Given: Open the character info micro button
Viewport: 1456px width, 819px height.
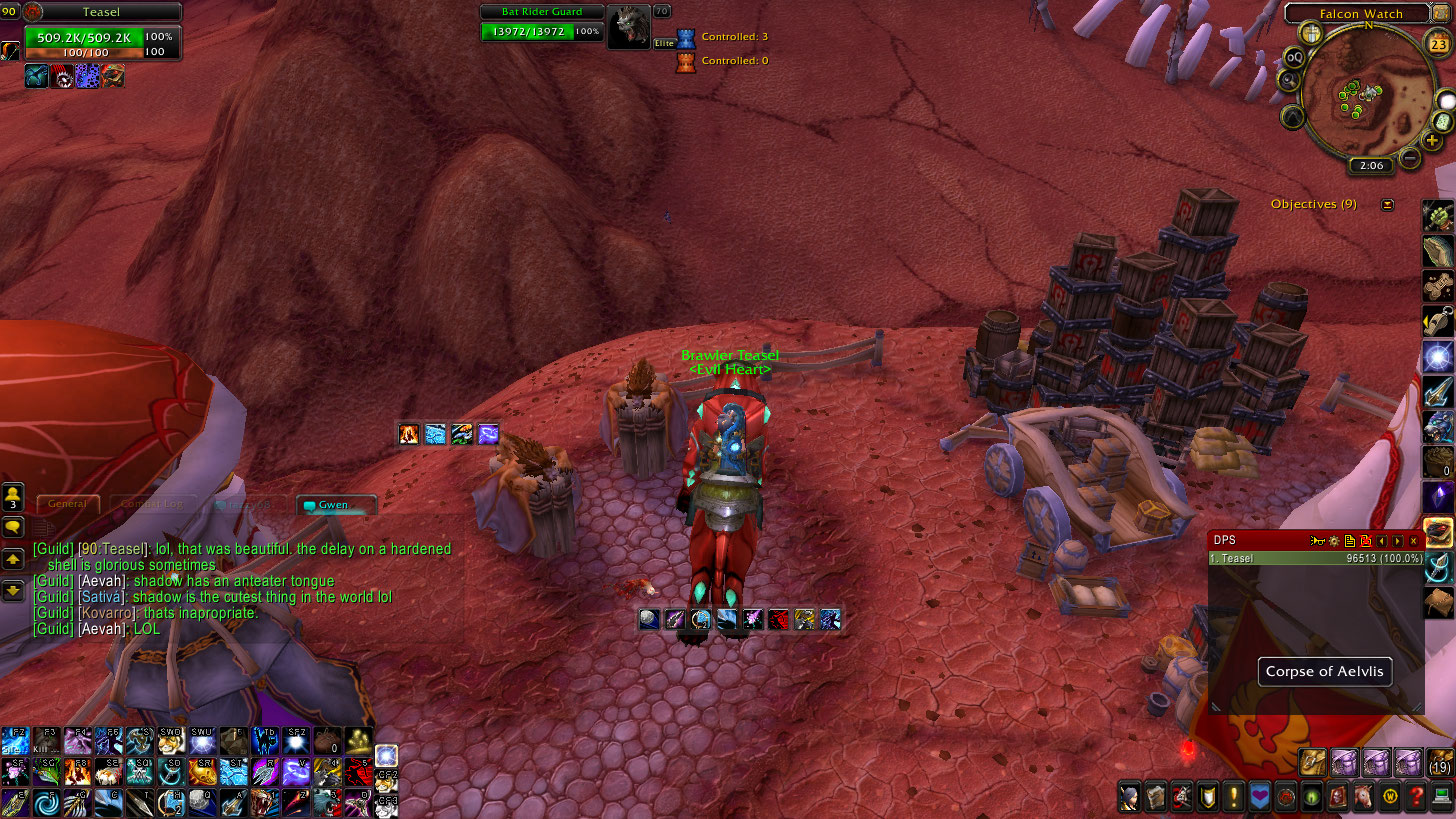Looking at the screenshot, I should 1129,797.
